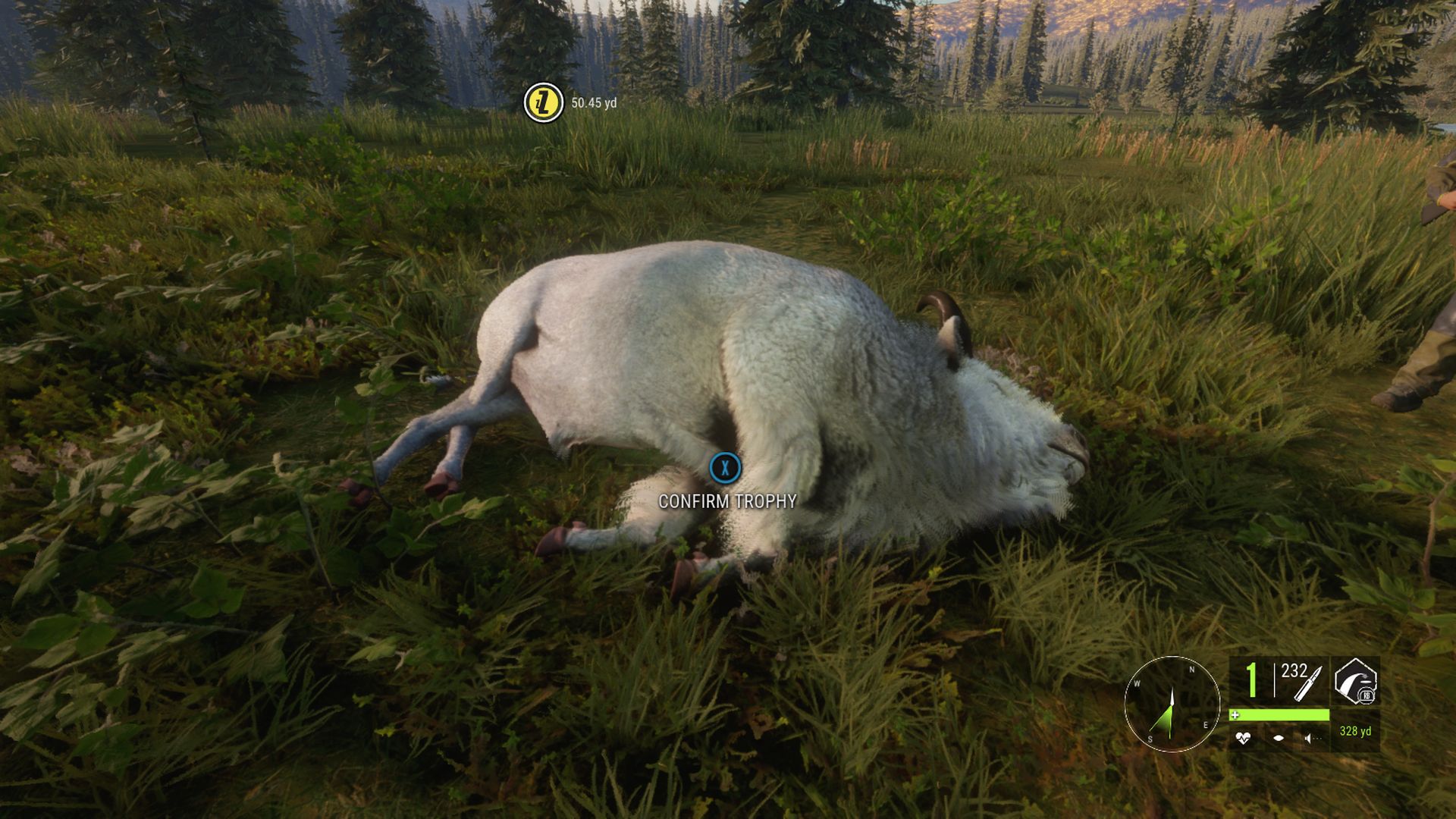Select the rifle cartridge ammo icon
1456x819 pixels.
[1305, 686]
